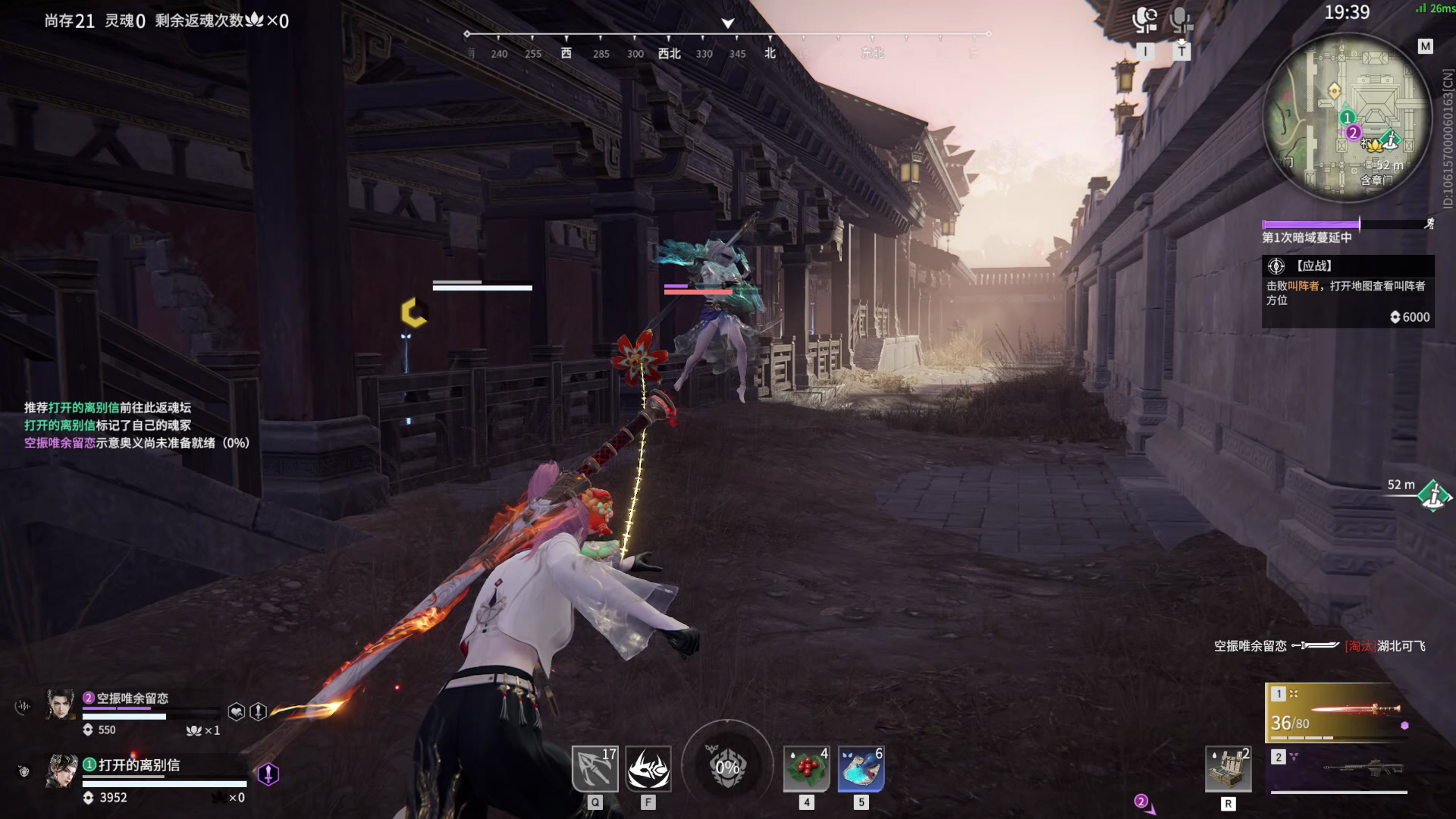Select the repair kit box slot
The height and width of the screenshot is (819, 1456).
[x=1228, y=769]
